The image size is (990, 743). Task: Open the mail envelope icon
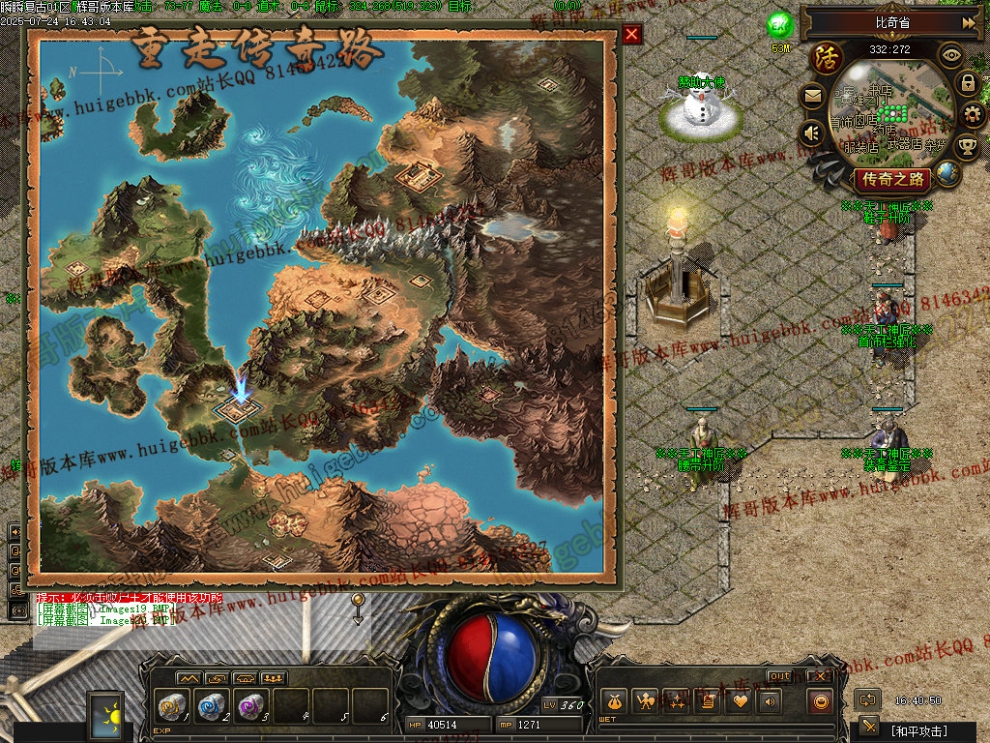(x=812, y=97)
